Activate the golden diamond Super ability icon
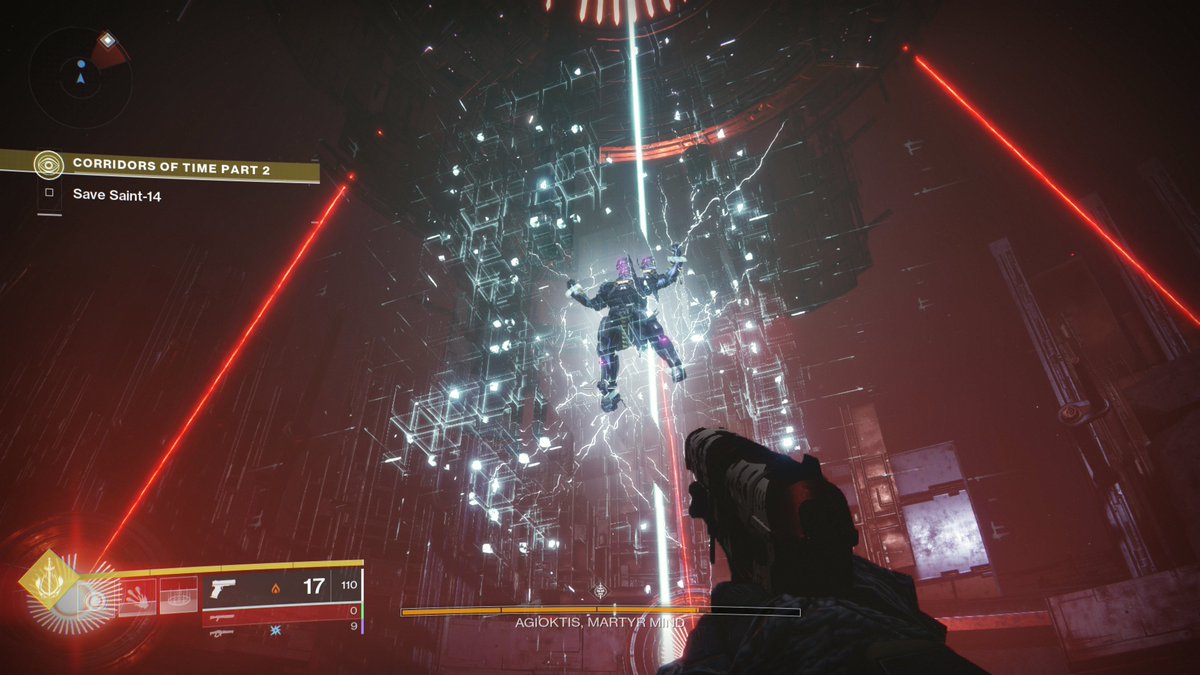Image resolution: width=1200 pixels, height=675 pixels. click(x=46, y=579)
